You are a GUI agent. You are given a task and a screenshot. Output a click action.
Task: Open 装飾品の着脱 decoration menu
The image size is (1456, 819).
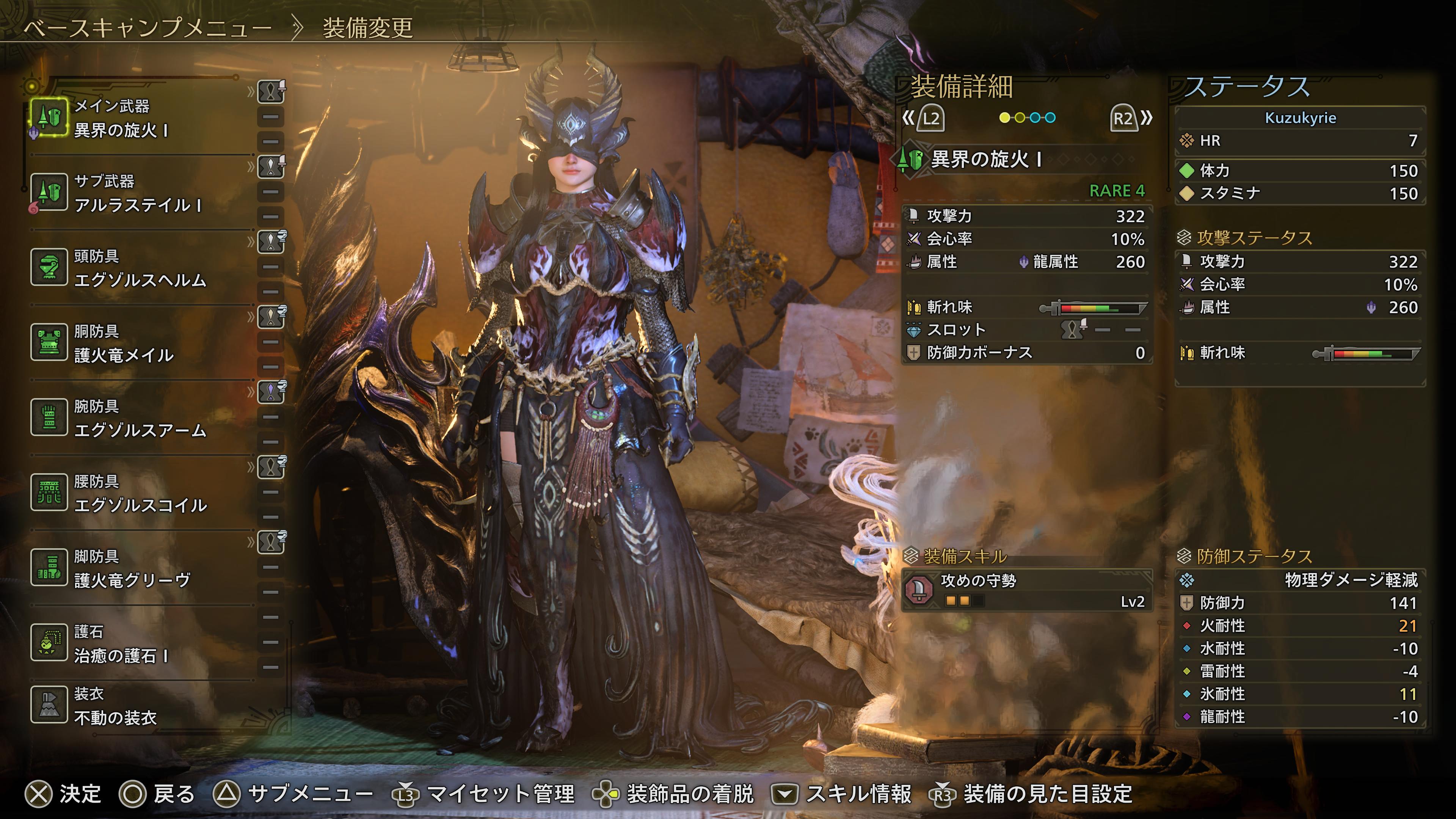click(673, 794)
